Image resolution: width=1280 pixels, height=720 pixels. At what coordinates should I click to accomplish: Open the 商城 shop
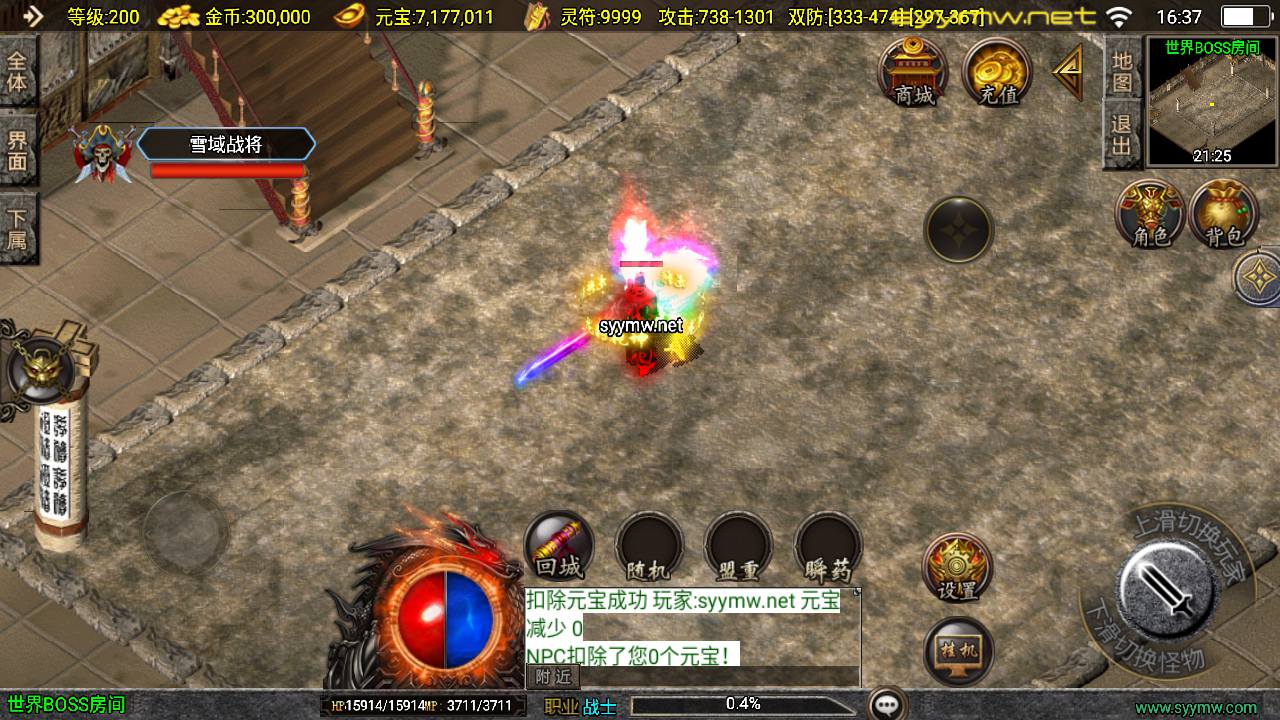click(x=913, y=72)
